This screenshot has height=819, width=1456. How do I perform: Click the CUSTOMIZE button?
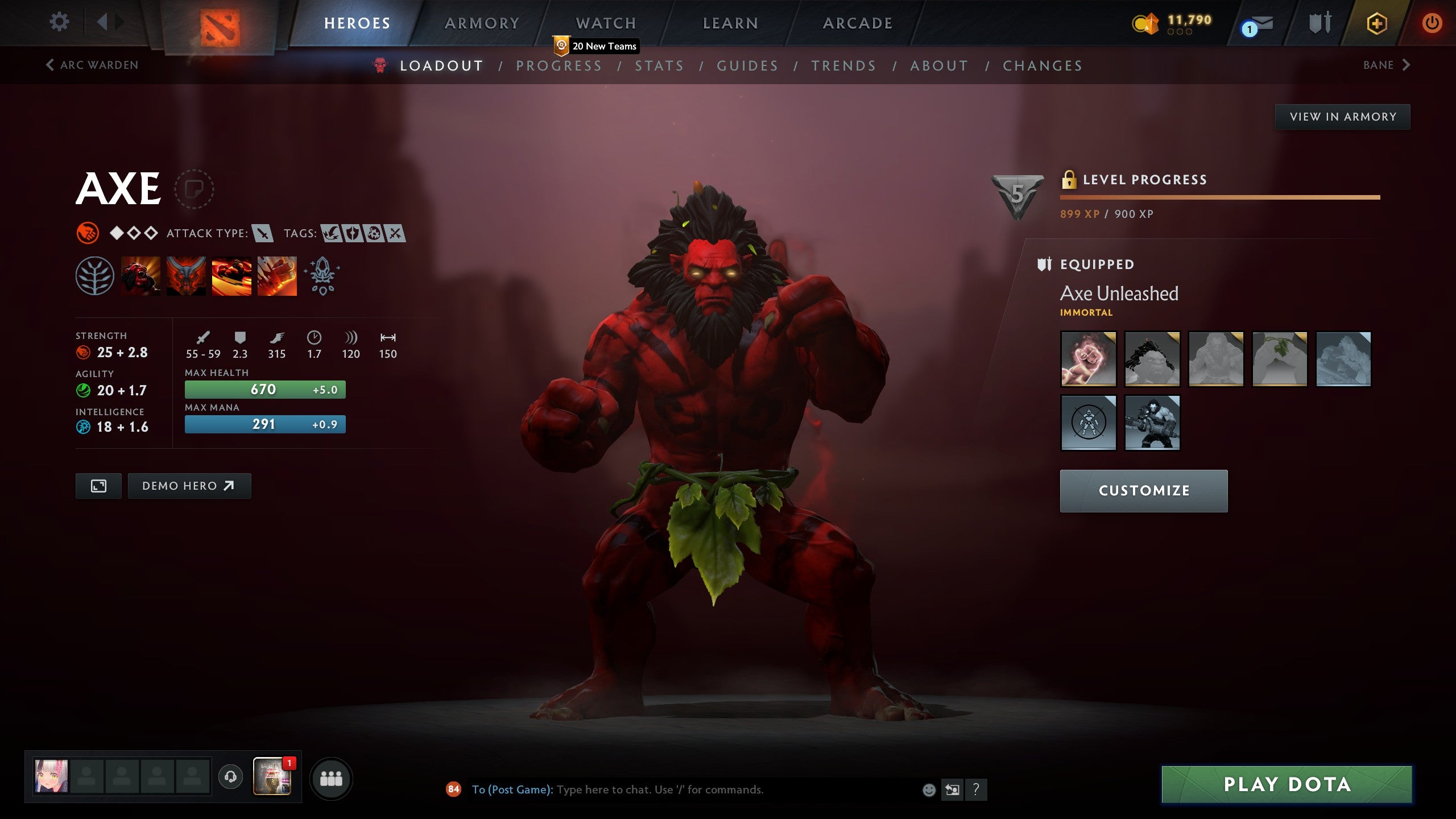click(1143, 490)
